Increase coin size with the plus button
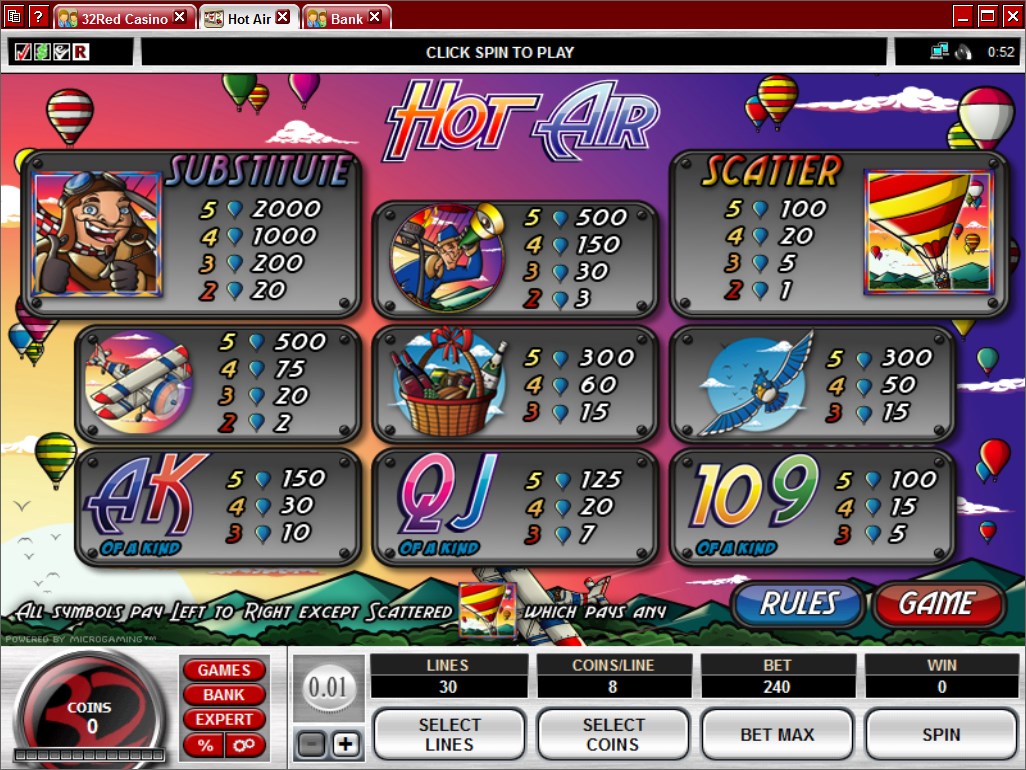 (345, 745)
